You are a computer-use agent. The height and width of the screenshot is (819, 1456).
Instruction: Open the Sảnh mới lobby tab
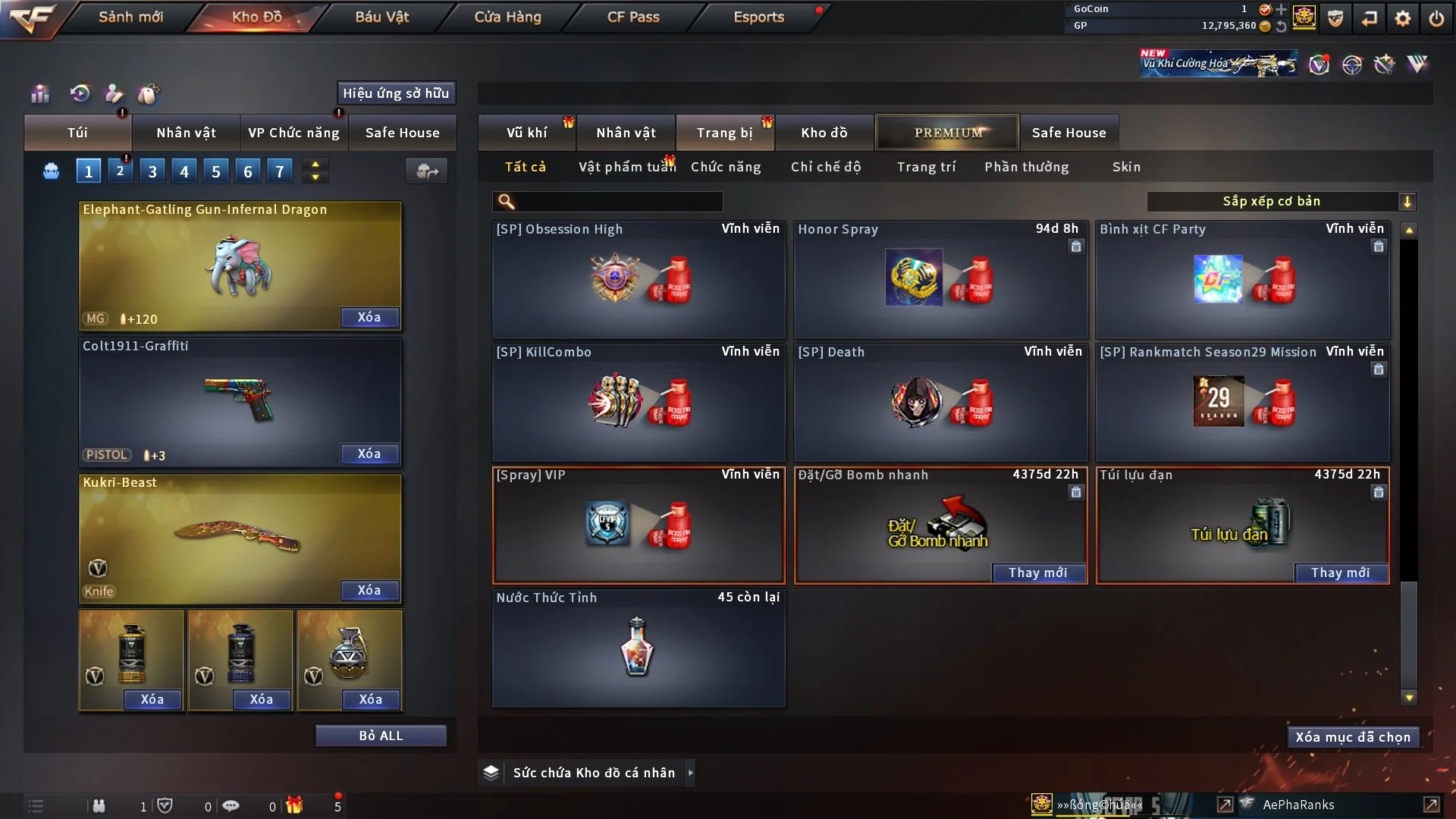coord(130,17)
